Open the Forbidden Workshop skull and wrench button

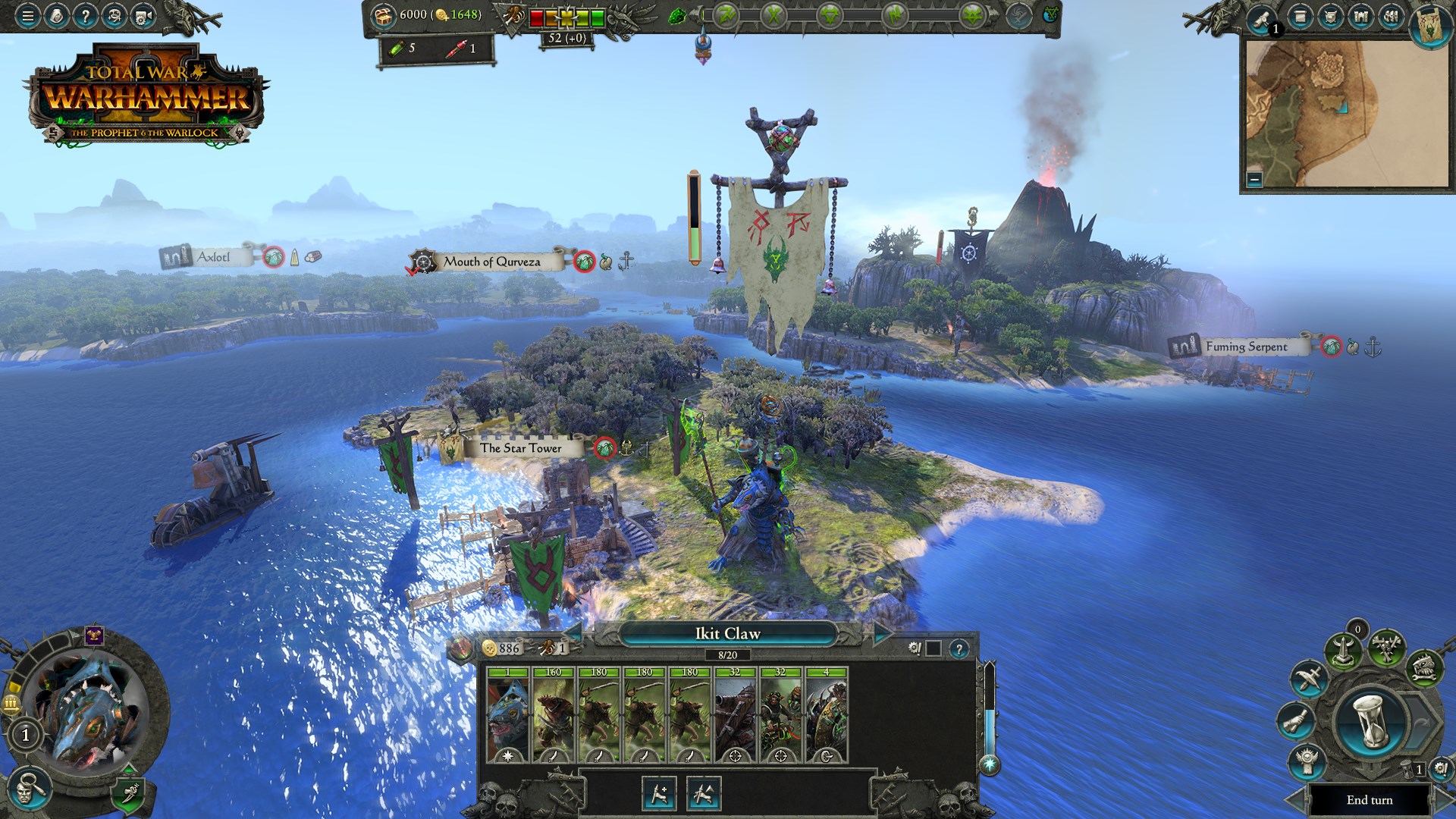pyautogui.click(x=1423, y=667)
